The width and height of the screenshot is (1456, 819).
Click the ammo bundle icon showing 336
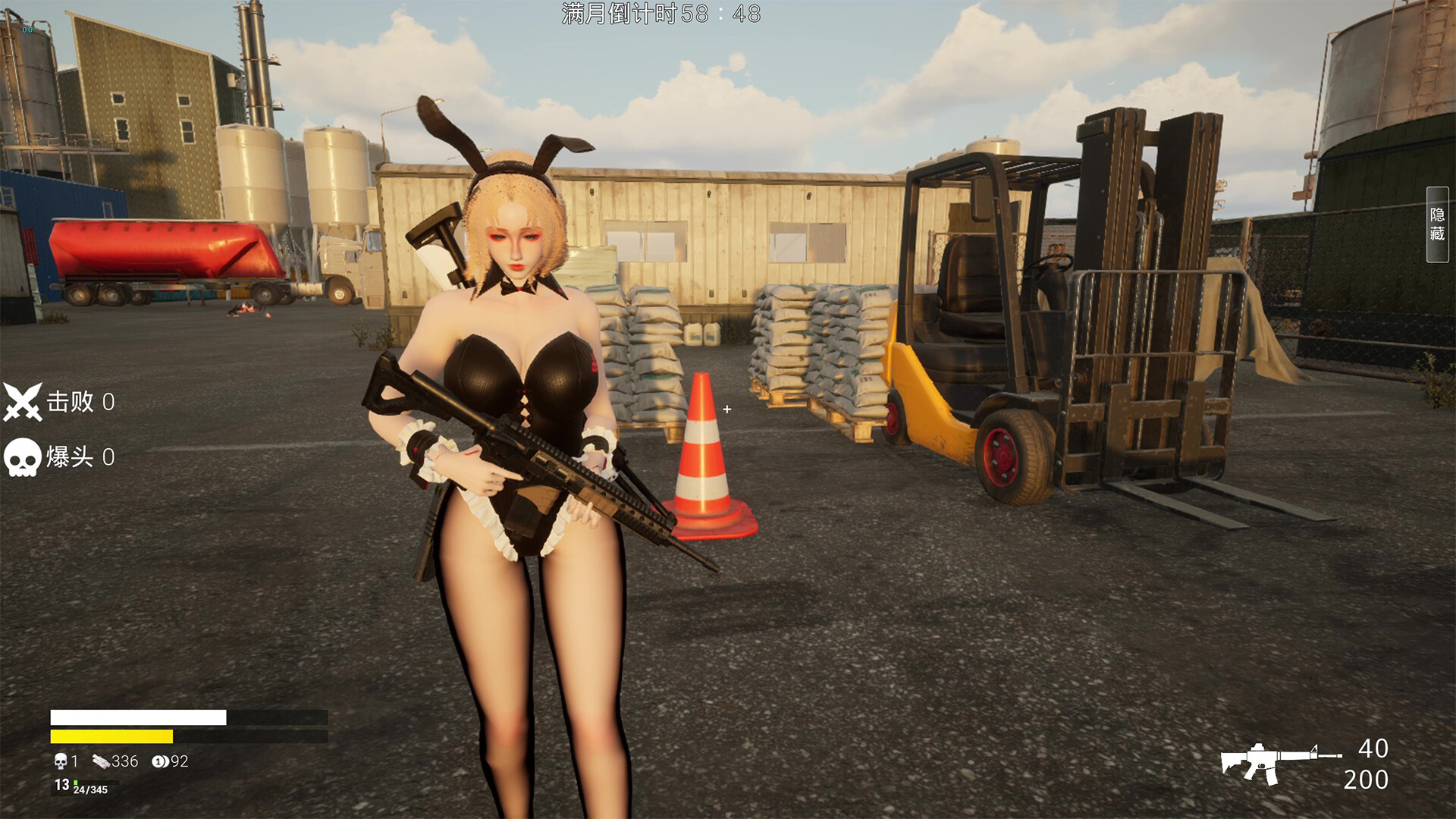click(x=101, y=761)
